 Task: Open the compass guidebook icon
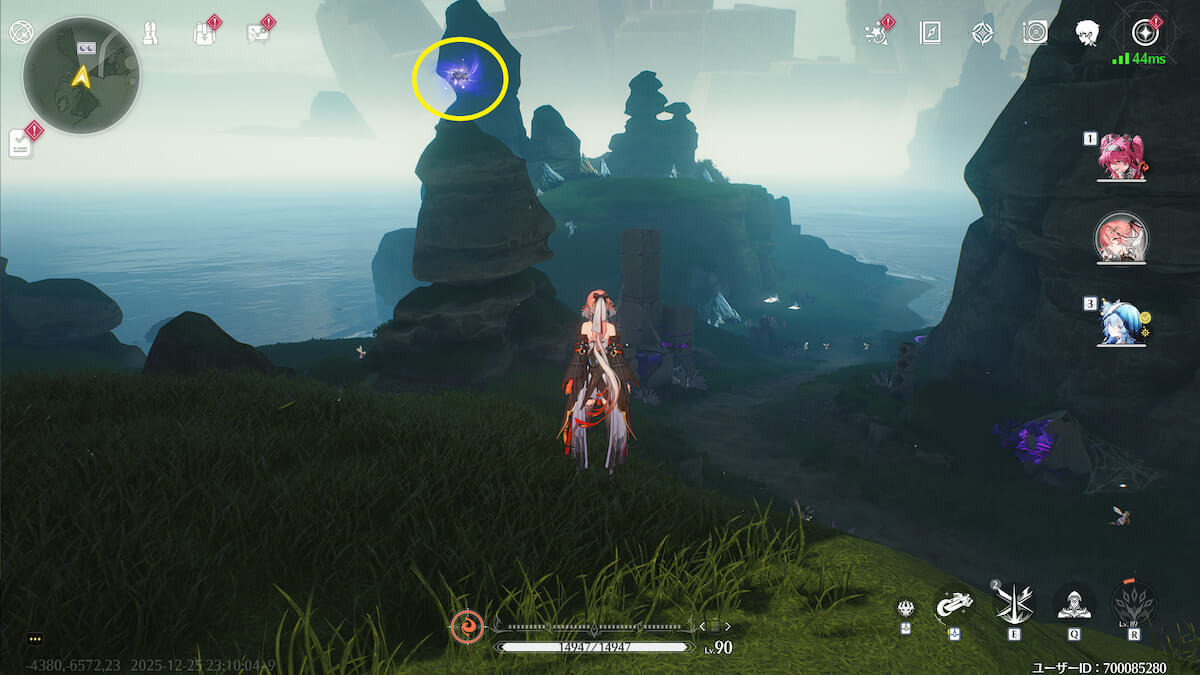tap(930, 33)
